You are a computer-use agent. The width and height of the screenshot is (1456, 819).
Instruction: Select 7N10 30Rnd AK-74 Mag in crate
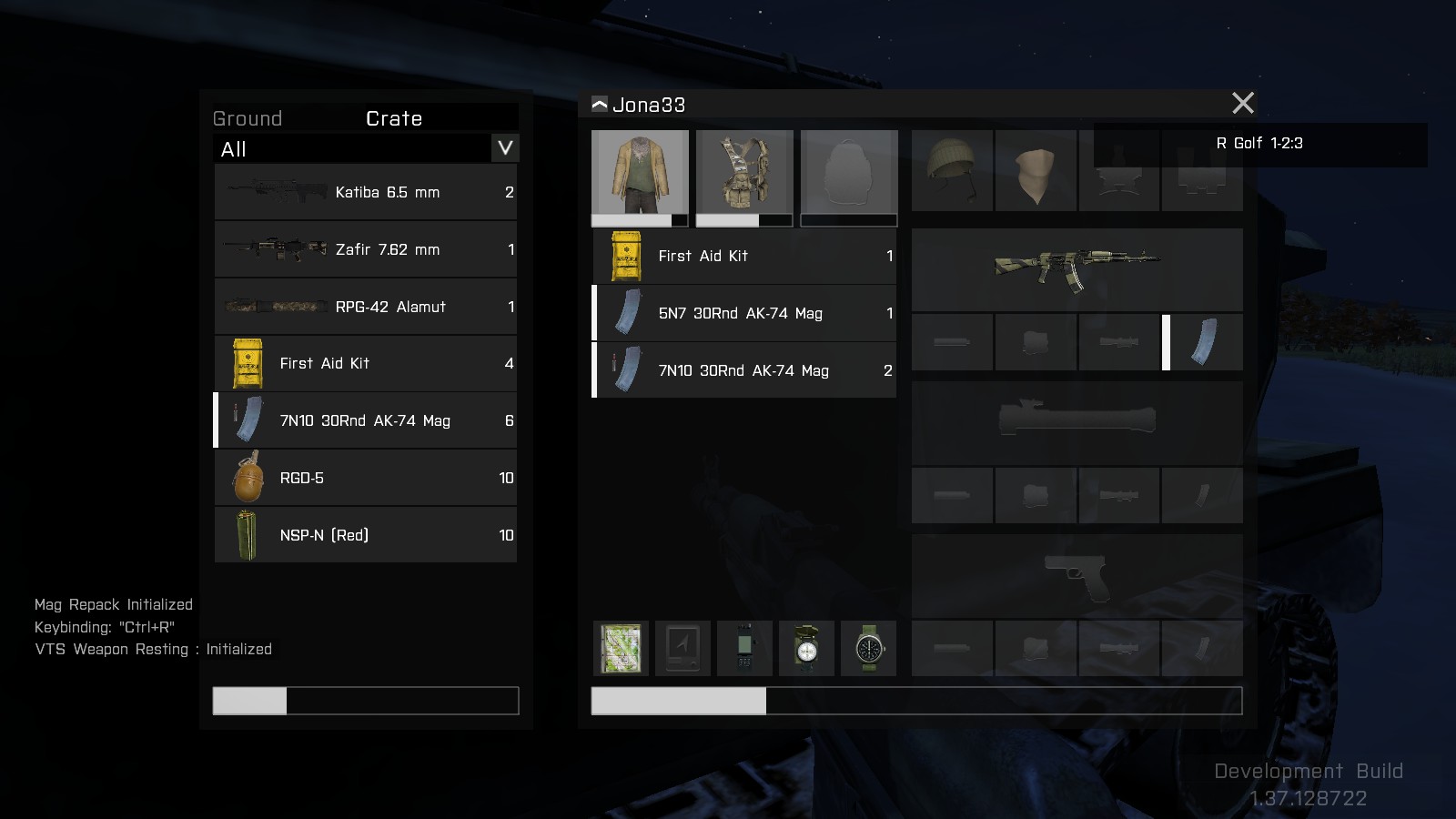(x=366, y=420)
